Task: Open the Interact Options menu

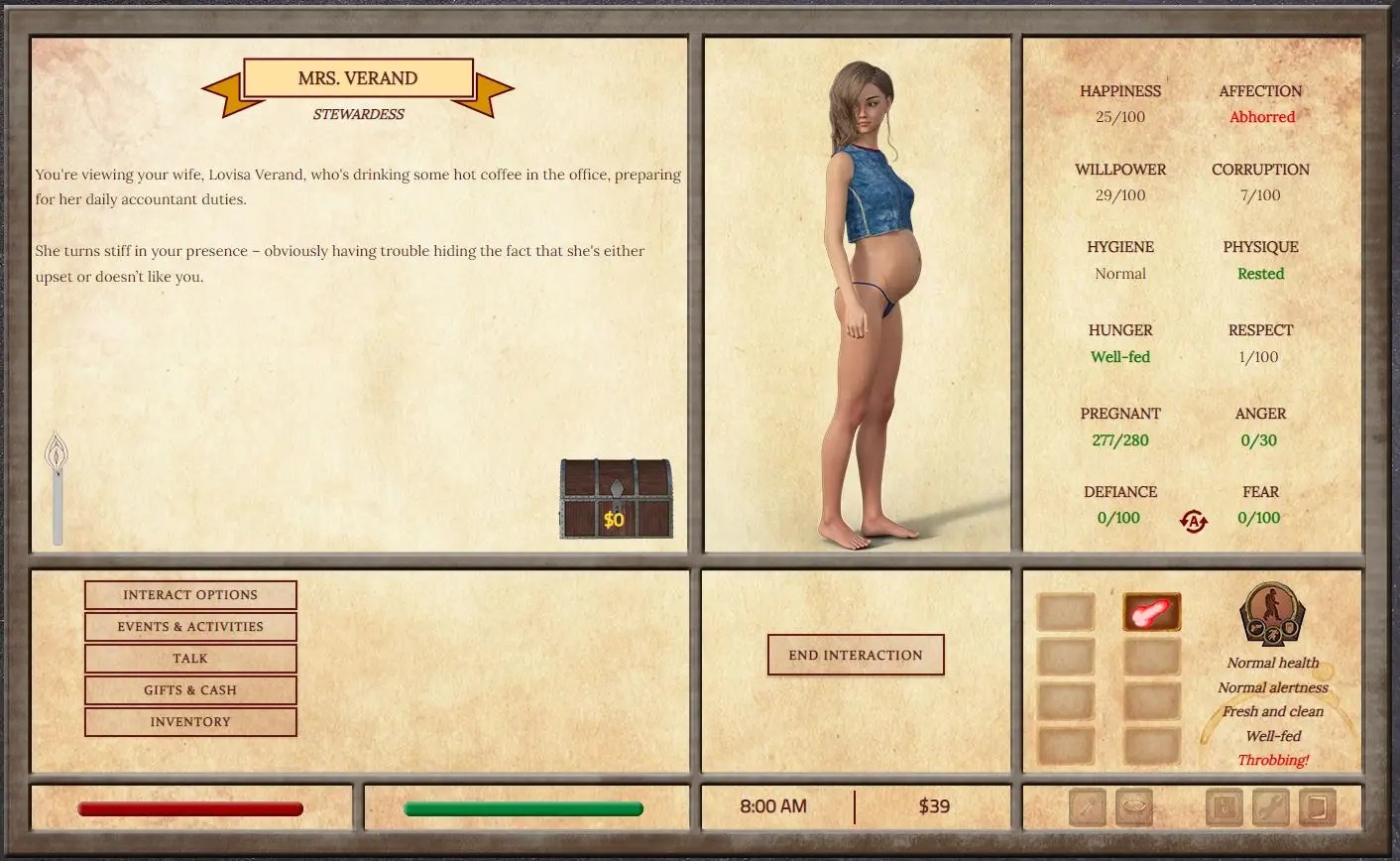Action: [x=190, y=595]
